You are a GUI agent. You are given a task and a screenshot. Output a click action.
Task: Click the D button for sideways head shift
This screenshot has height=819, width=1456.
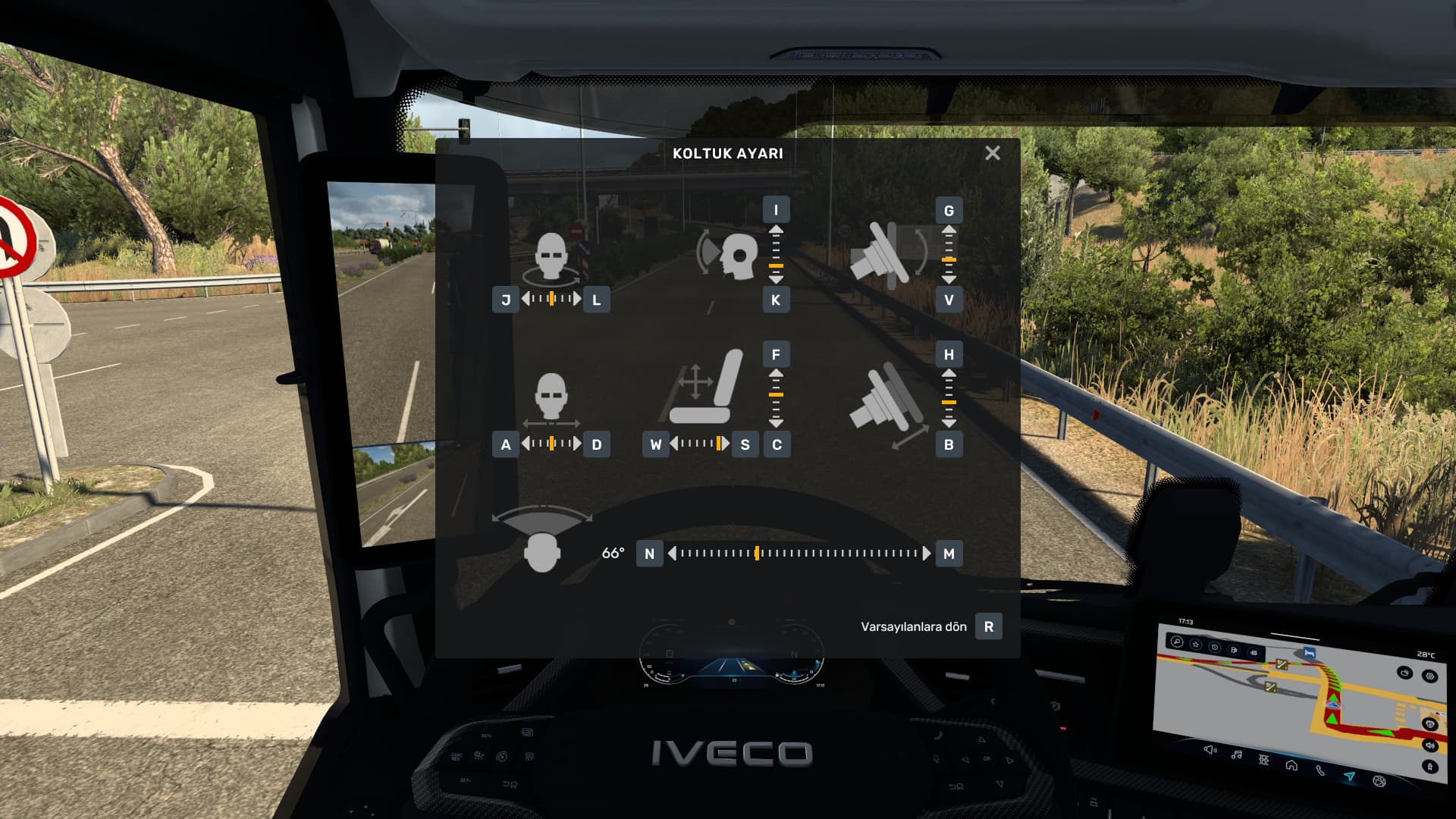tap(597, 444)
